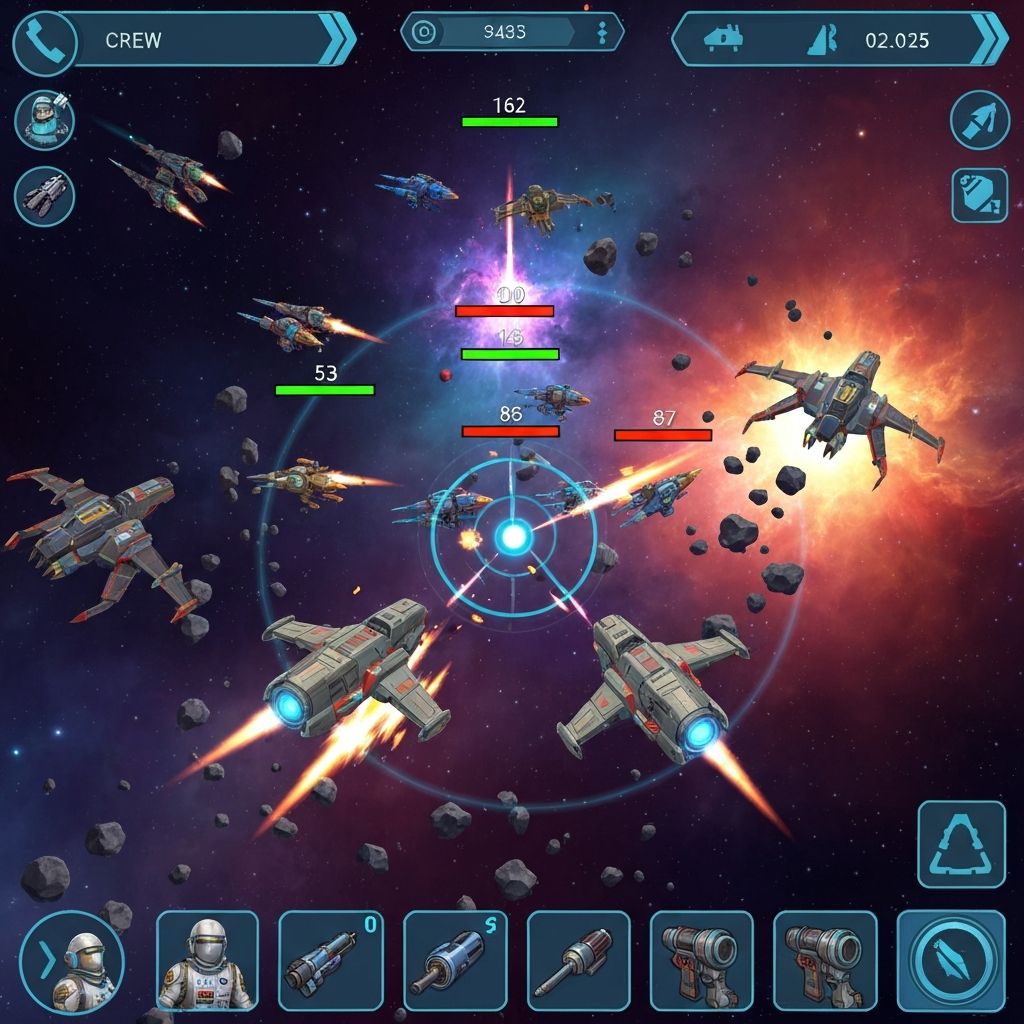Expand the round astronaut portrait with arrow
Image resolution: width=1024 pixels, height=1024 pixels.
[x=72, y=962]
